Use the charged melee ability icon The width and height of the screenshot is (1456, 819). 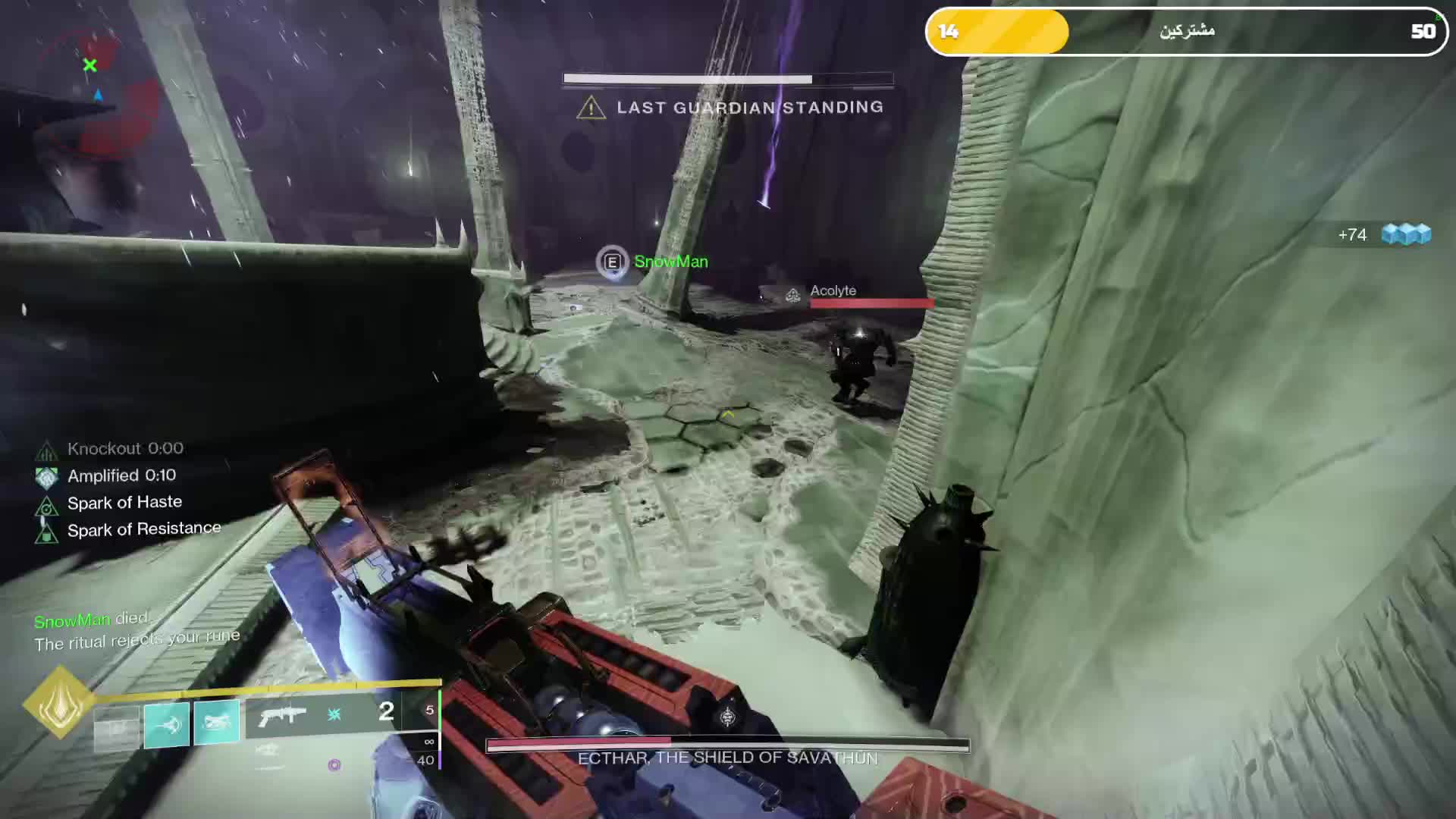coord(217,721)
